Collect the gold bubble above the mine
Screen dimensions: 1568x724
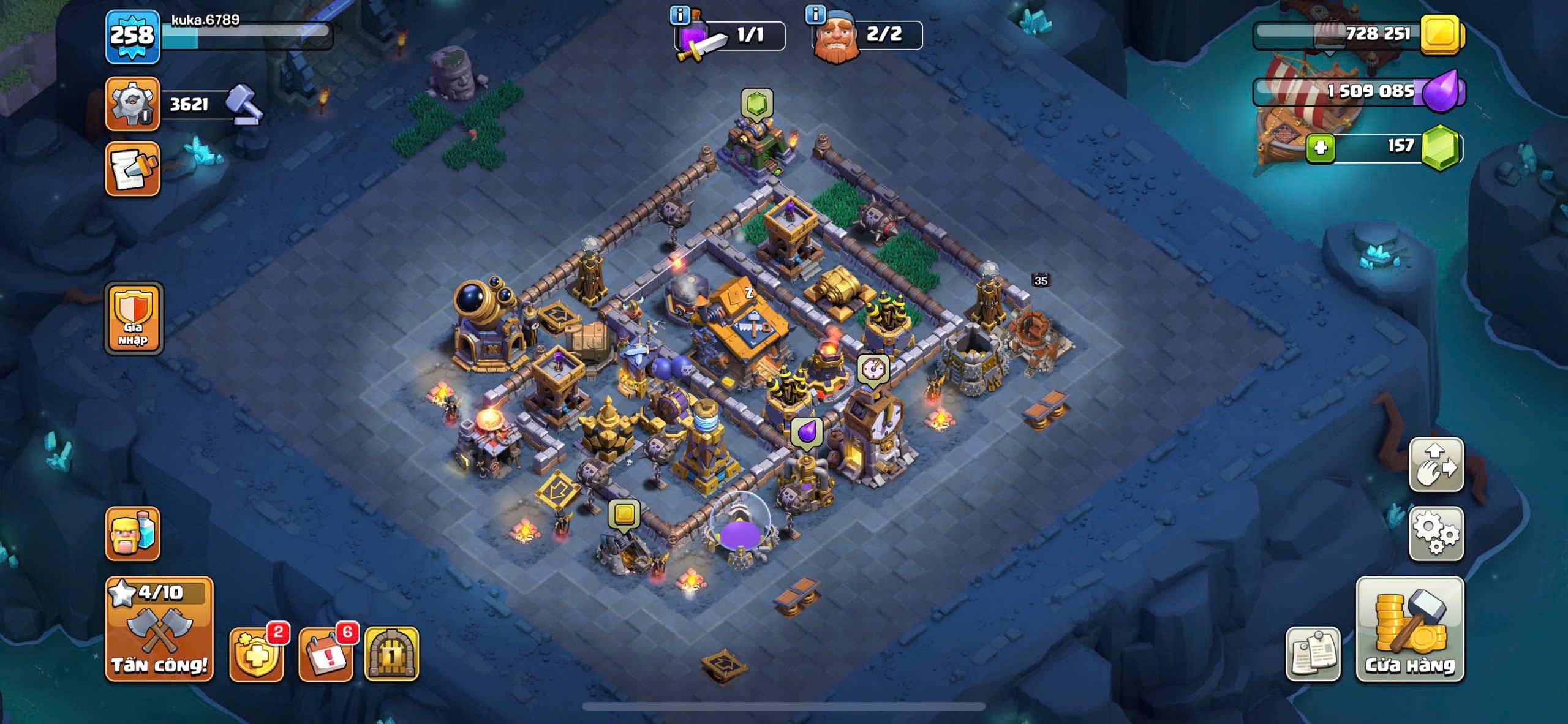[x=624, y=513]
